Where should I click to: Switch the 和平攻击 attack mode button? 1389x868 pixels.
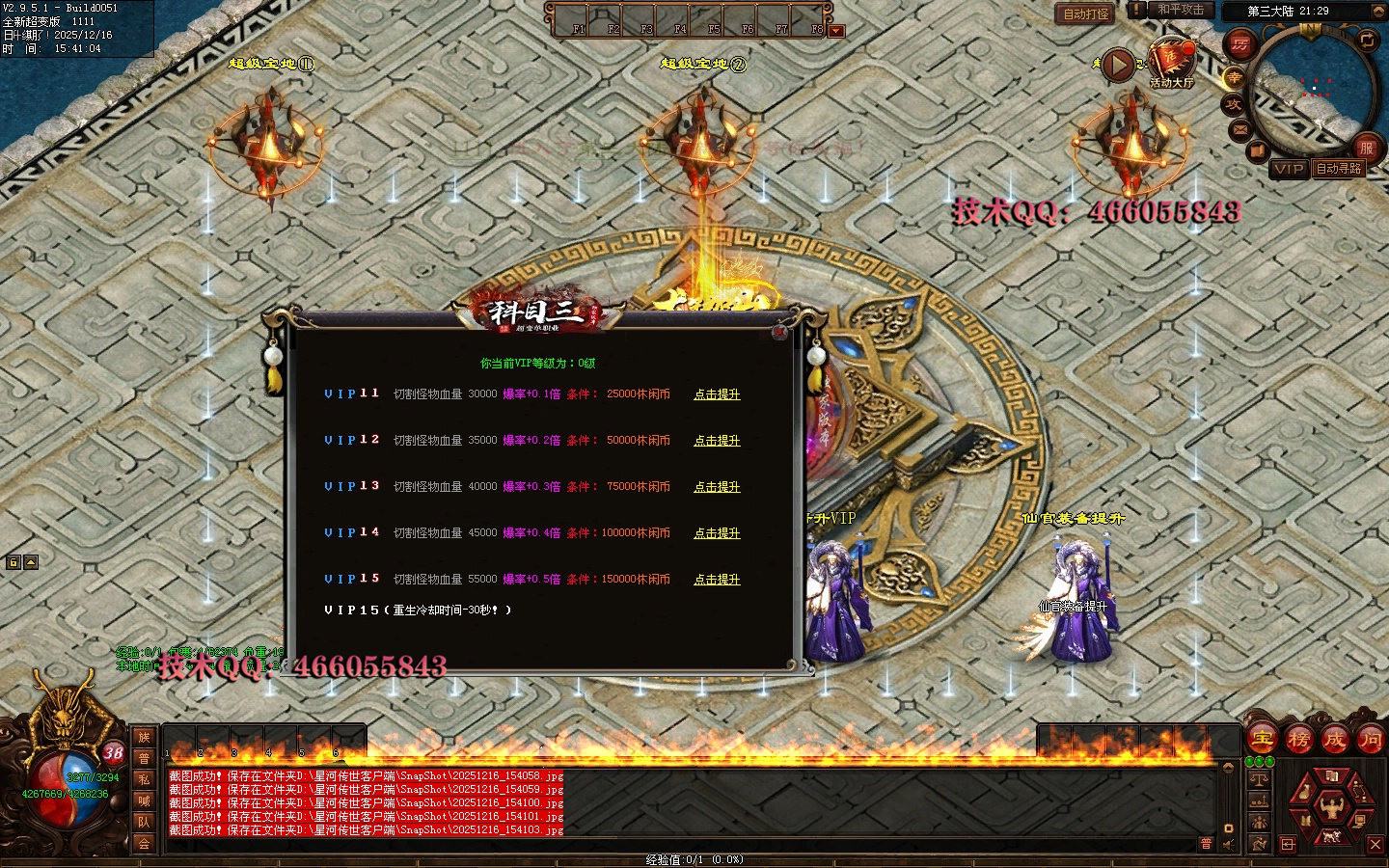pyautogui.click(x=1181, y=10)
